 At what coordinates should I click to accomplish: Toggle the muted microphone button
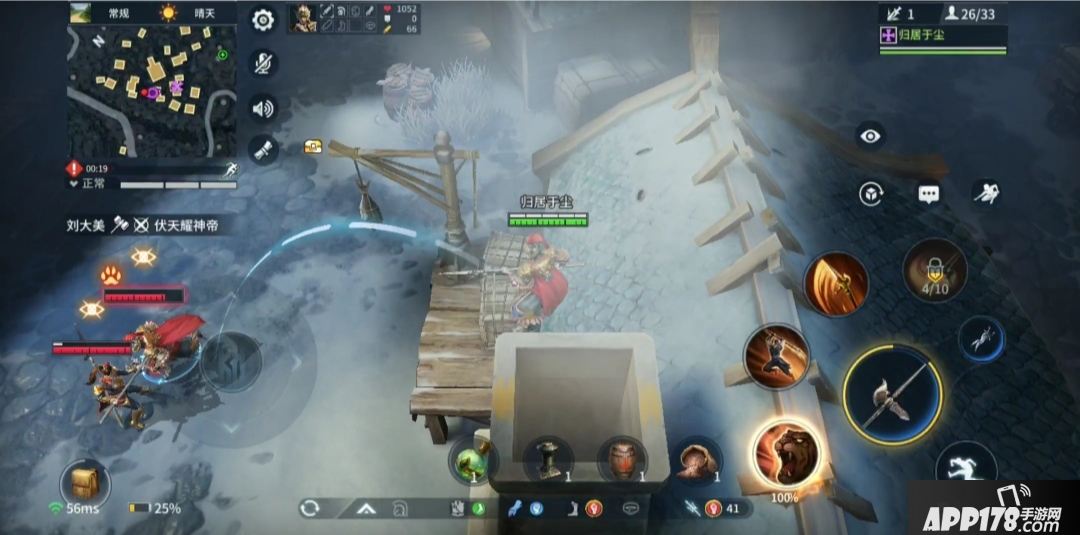[x=263, y=63]
